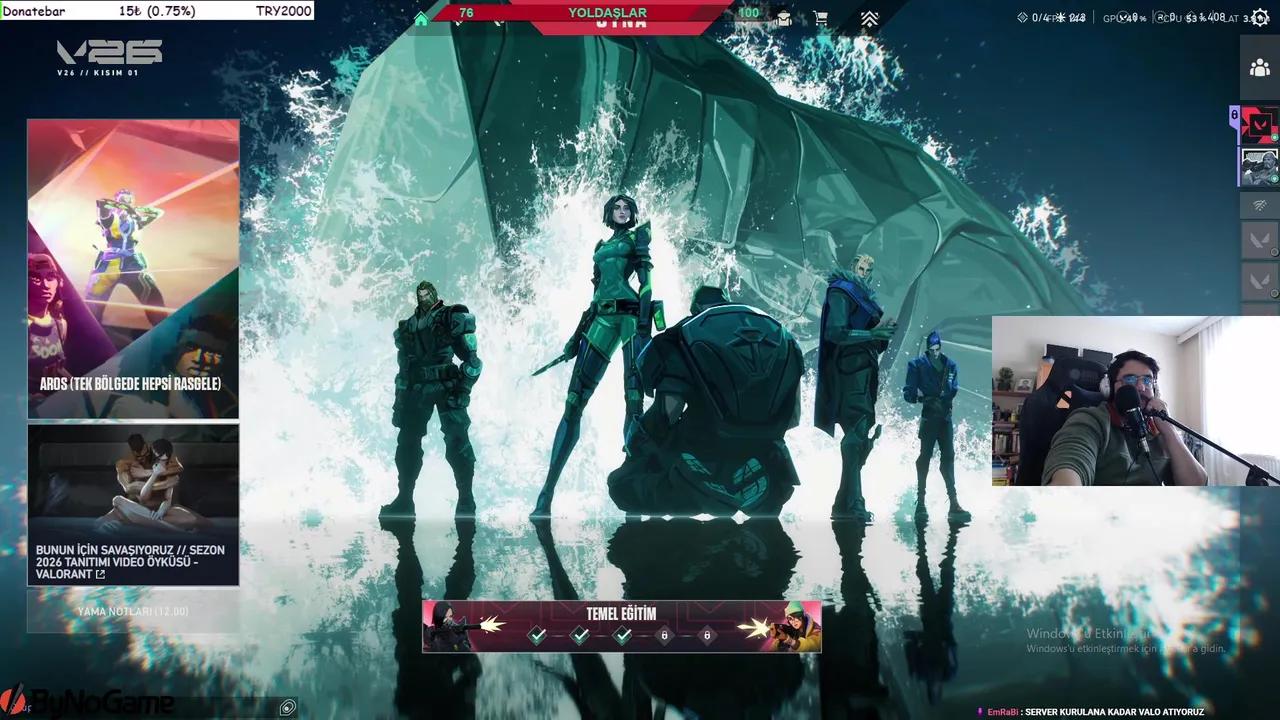The image size is (1280, 720).
Task: Click the lock icon on a locked training reward
Action: 664,635
